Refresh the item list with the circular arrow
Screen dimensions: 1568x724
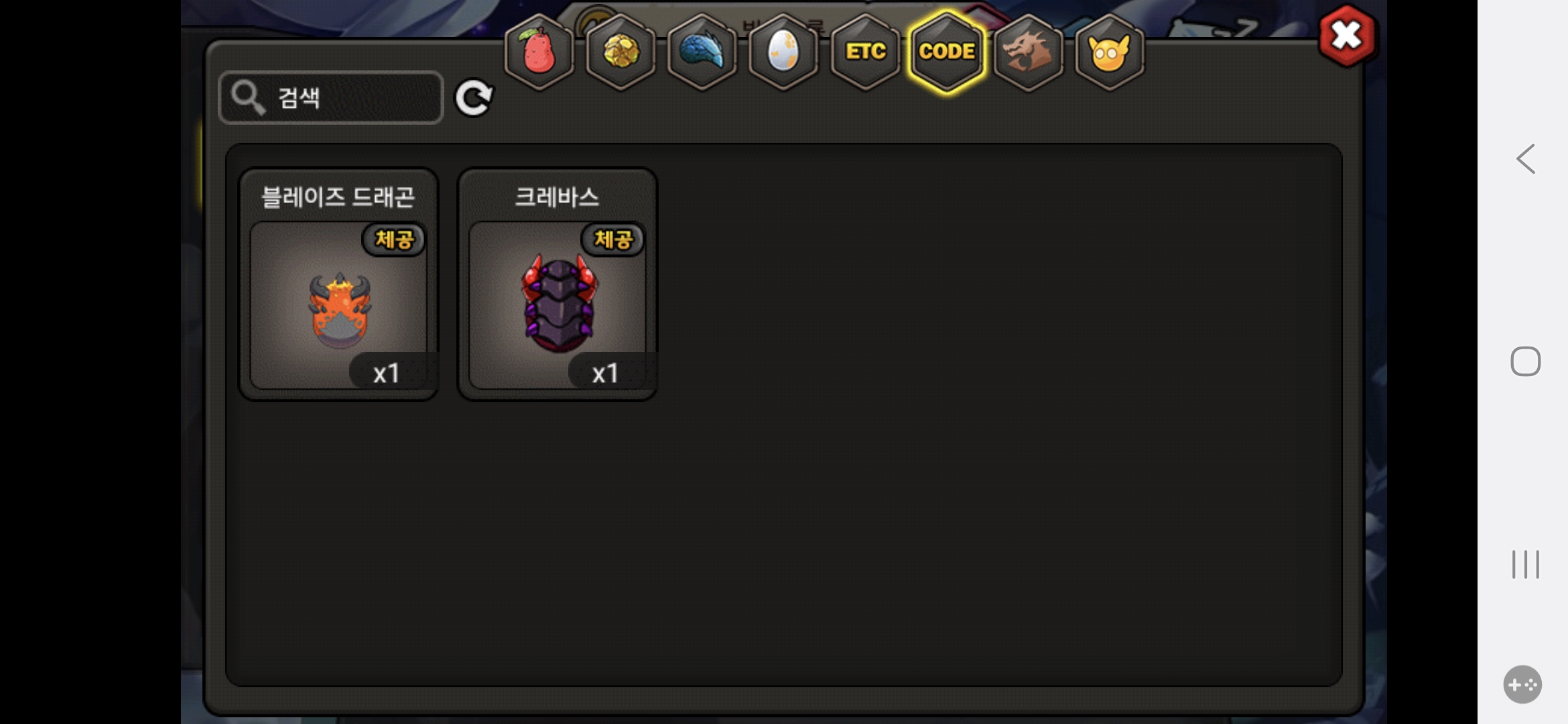(474, 98)
